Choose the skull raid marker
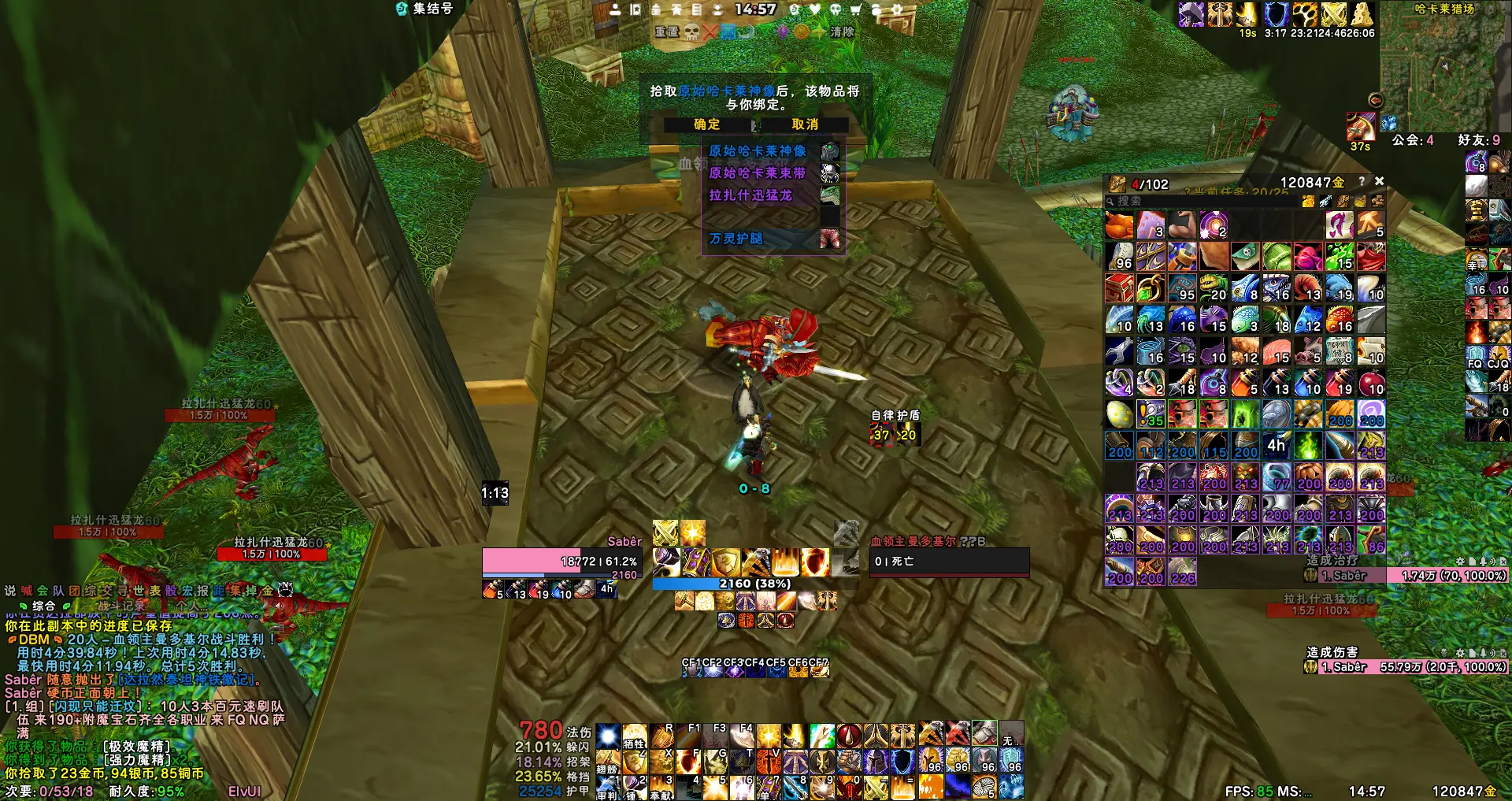The width and height of the screenshot is (1512, 801). (691, 32)
